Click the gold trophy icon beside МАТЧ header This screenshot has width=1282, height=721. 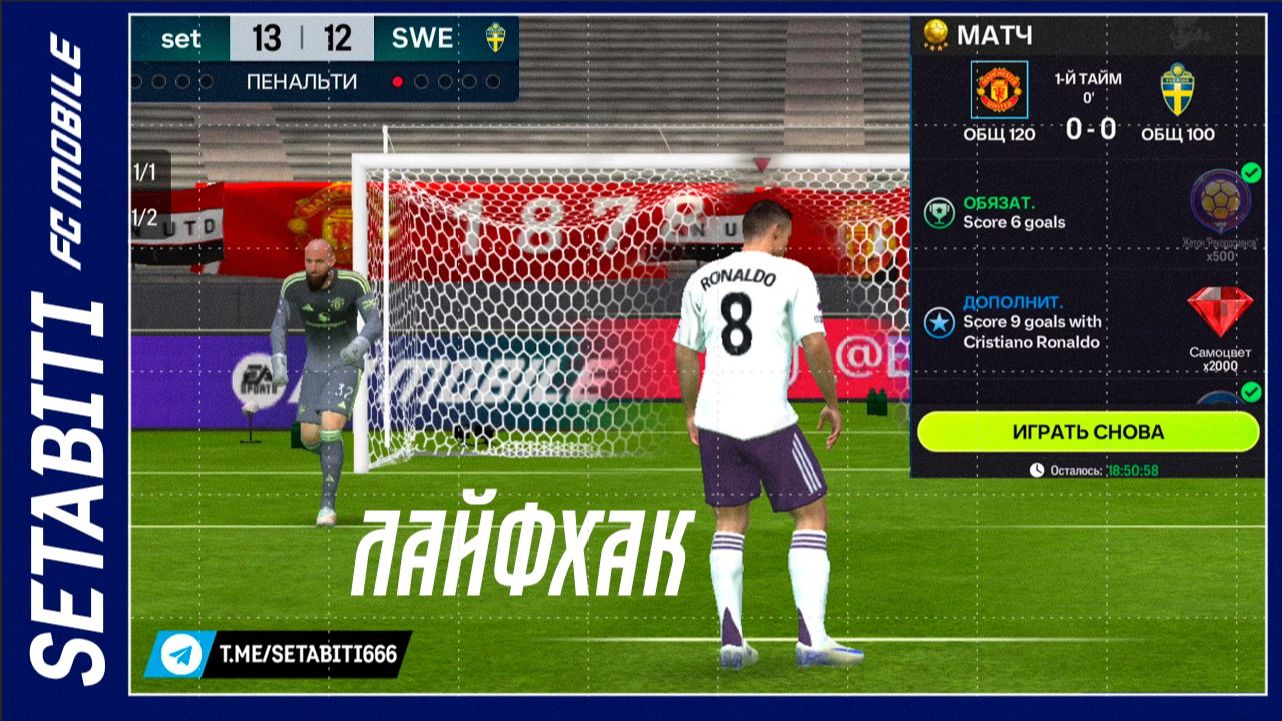(x=937, y=29)
